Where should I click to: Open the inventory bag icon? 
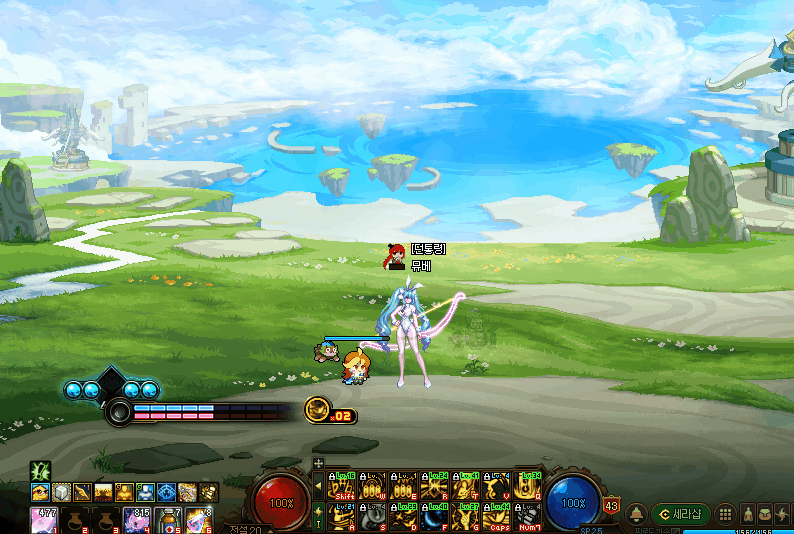coord(764,513)
